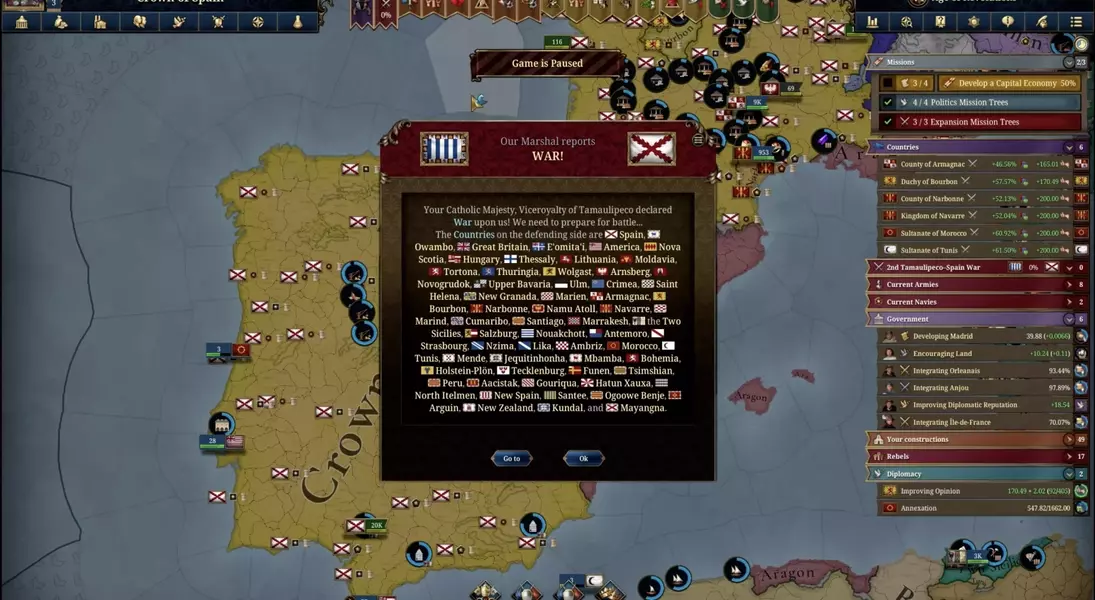
Task: Expand the Current Navies section
Action: point(1068,302)
